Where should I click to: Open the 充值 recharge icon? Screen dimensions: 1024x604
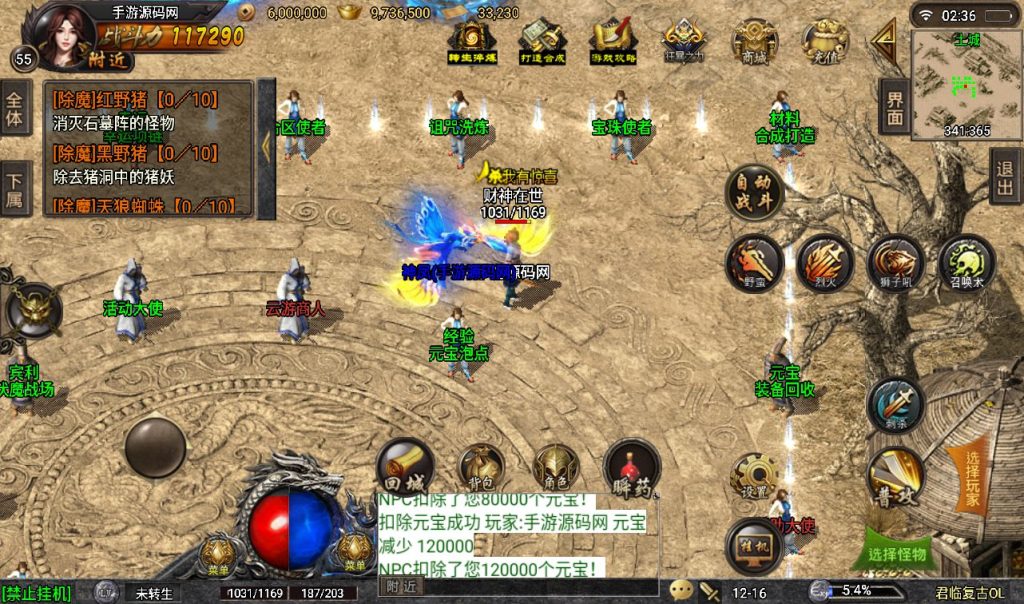pyautogui.click(x=826, y=42)
